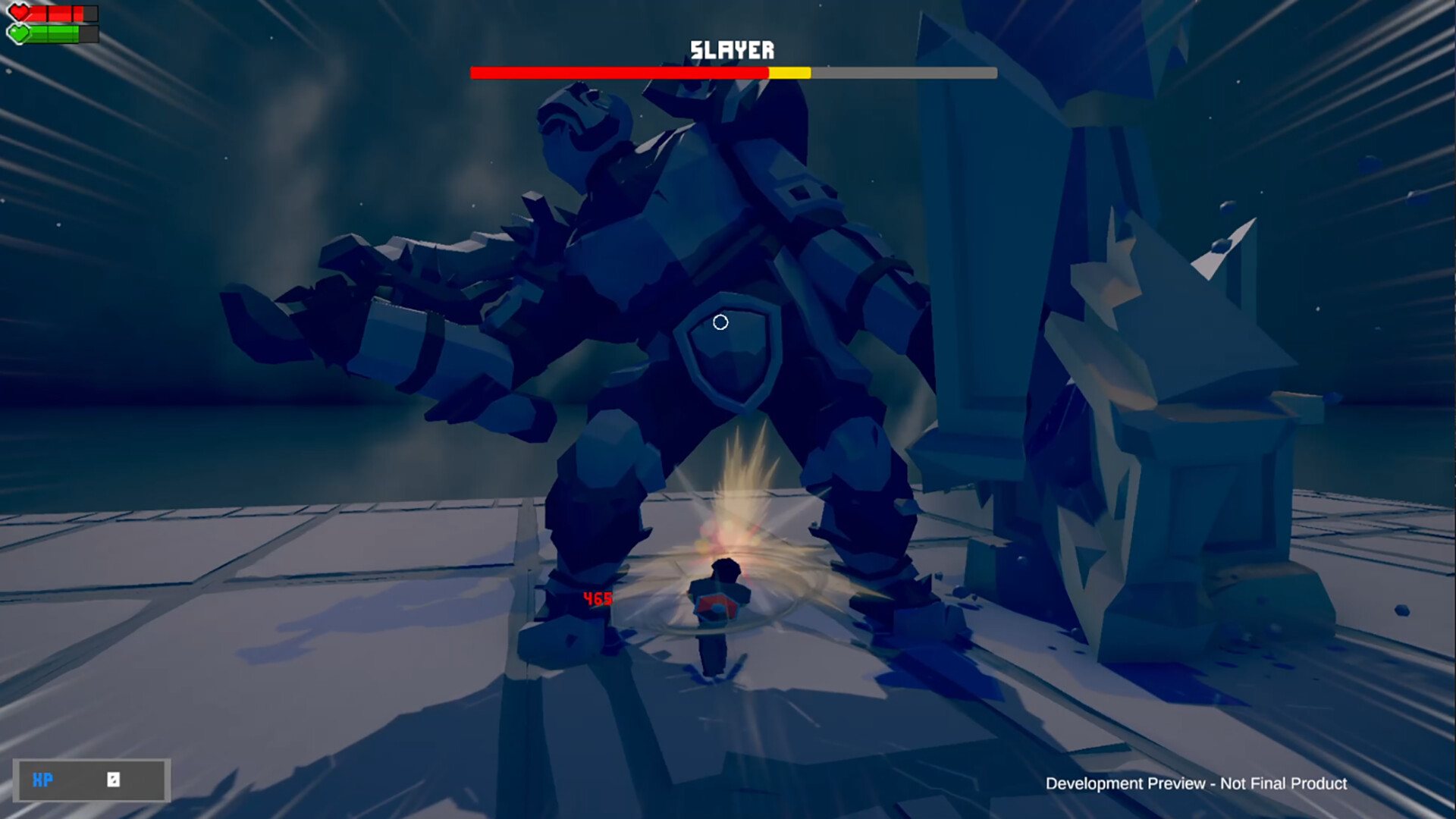1456x819 pixels.
Task: Click the gray depleted portion of the boss bar
Action: click(x=902, y=72)
